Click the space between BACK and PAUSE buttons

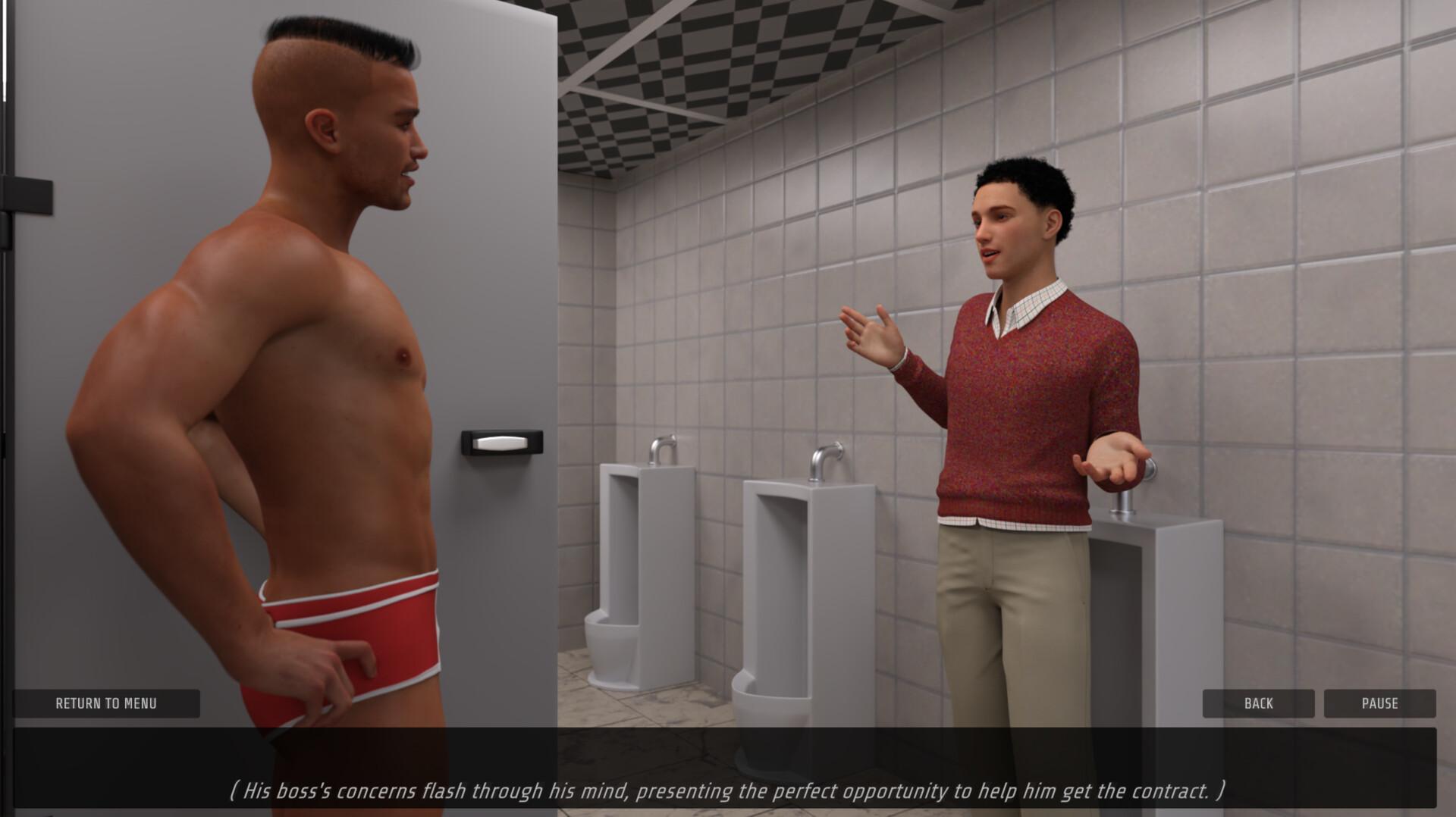1319,703
